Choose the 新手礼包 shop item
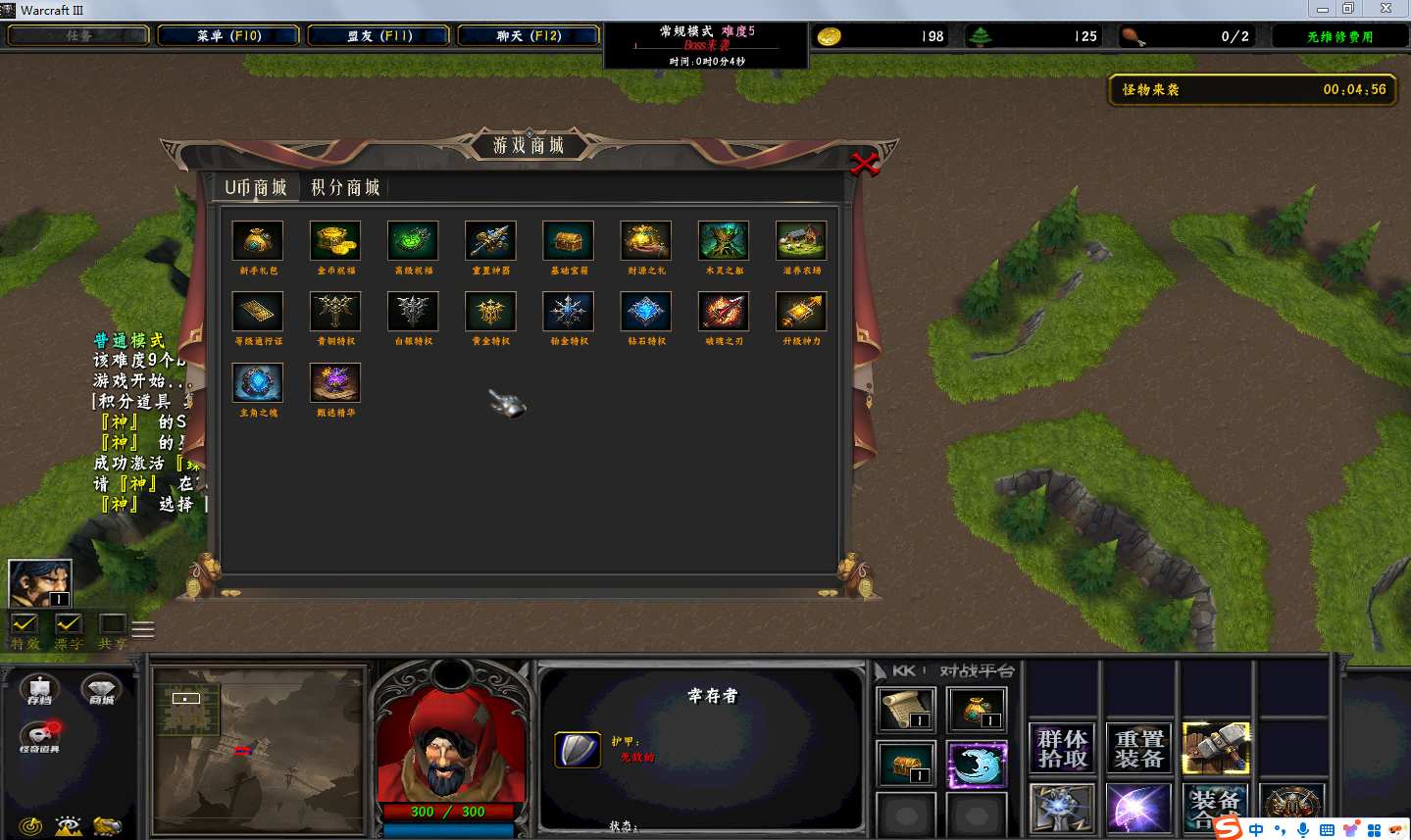The width and height of the screenshot is (1411, 840). tap(257, 241)
